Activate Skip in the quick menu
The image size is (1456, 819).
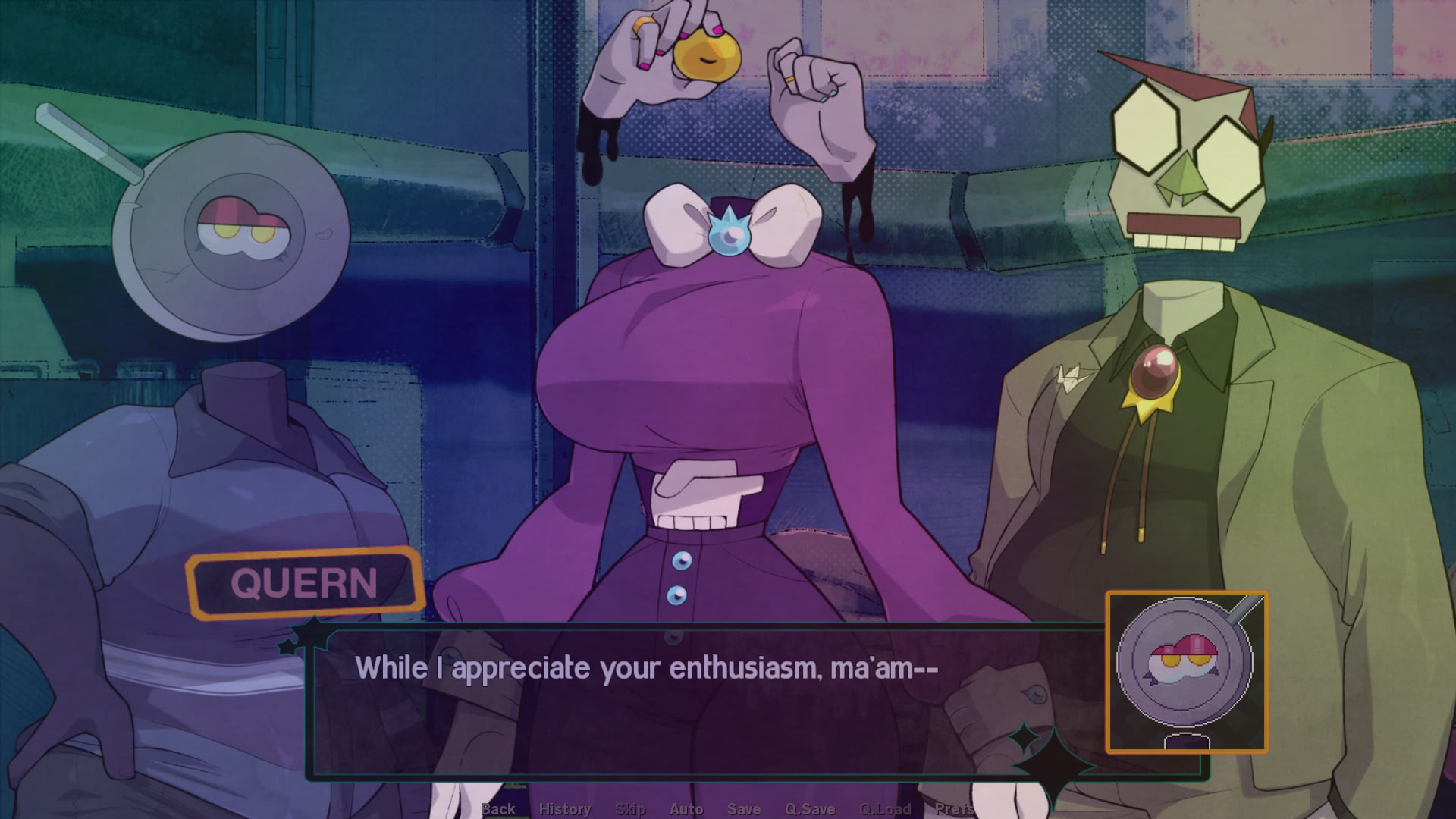(x=630, y=809)
